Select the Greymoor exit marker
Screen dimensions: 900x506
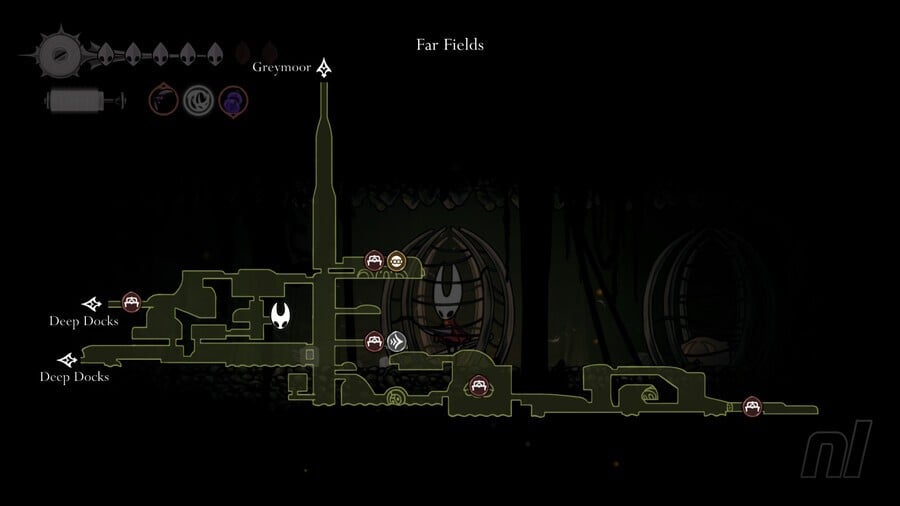(x=325, y=68)
